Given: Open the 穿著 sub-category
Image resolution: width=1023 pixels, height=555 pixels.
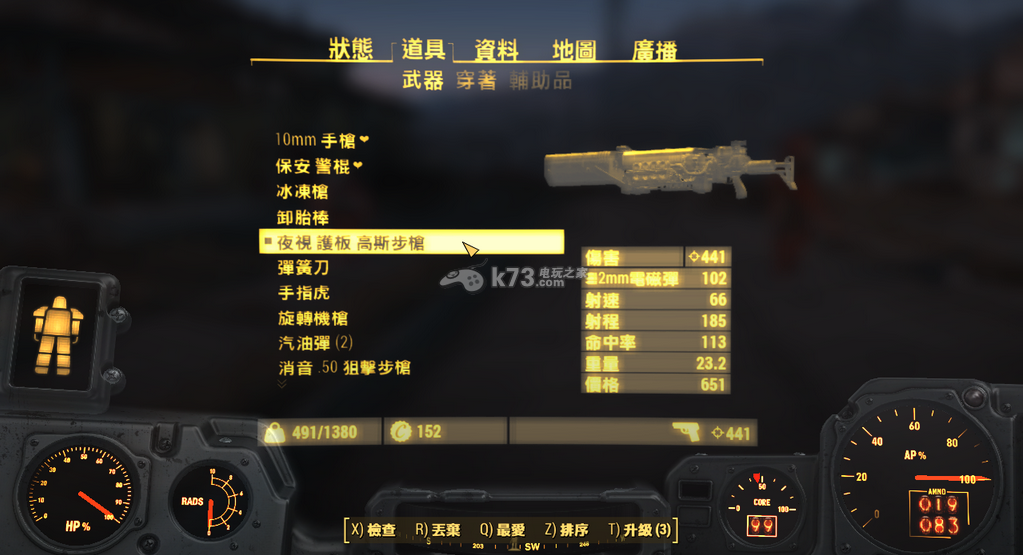Looking at the screenshot, I should (475, 82).
